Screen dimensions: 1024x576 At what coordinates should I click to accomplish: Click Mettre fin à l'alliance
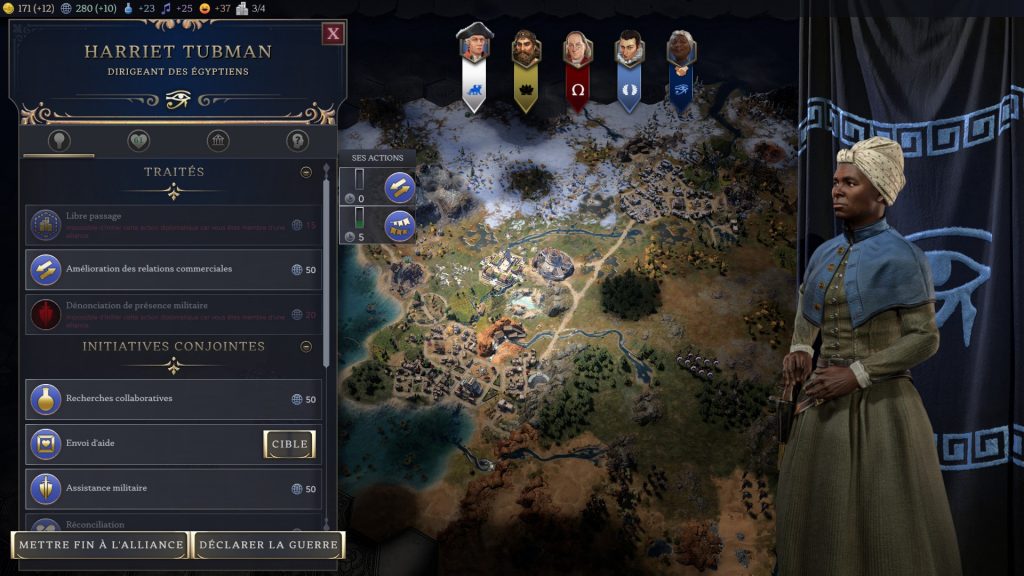coord(100,545)
